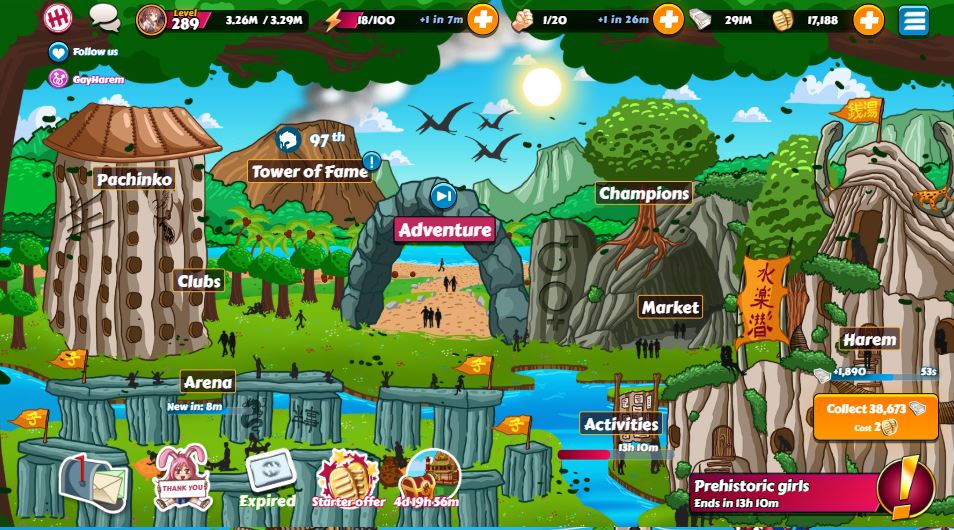The image size is (954, 530).
Task: Add energy with the lightning plus button
Action: coord(482,20)
